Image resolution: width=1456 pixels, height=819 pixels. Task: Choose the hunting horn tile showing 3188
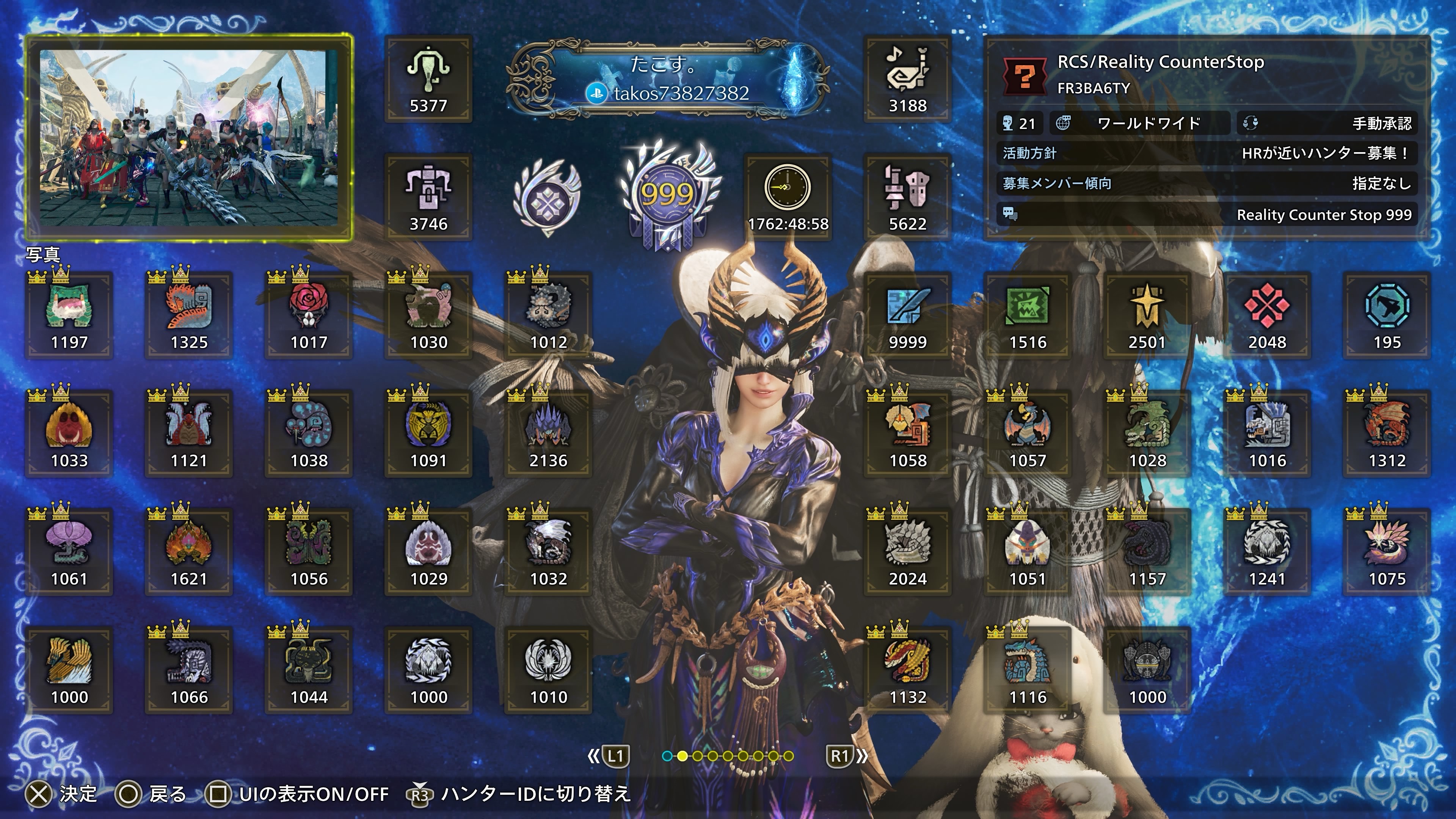tap(907, 79)
